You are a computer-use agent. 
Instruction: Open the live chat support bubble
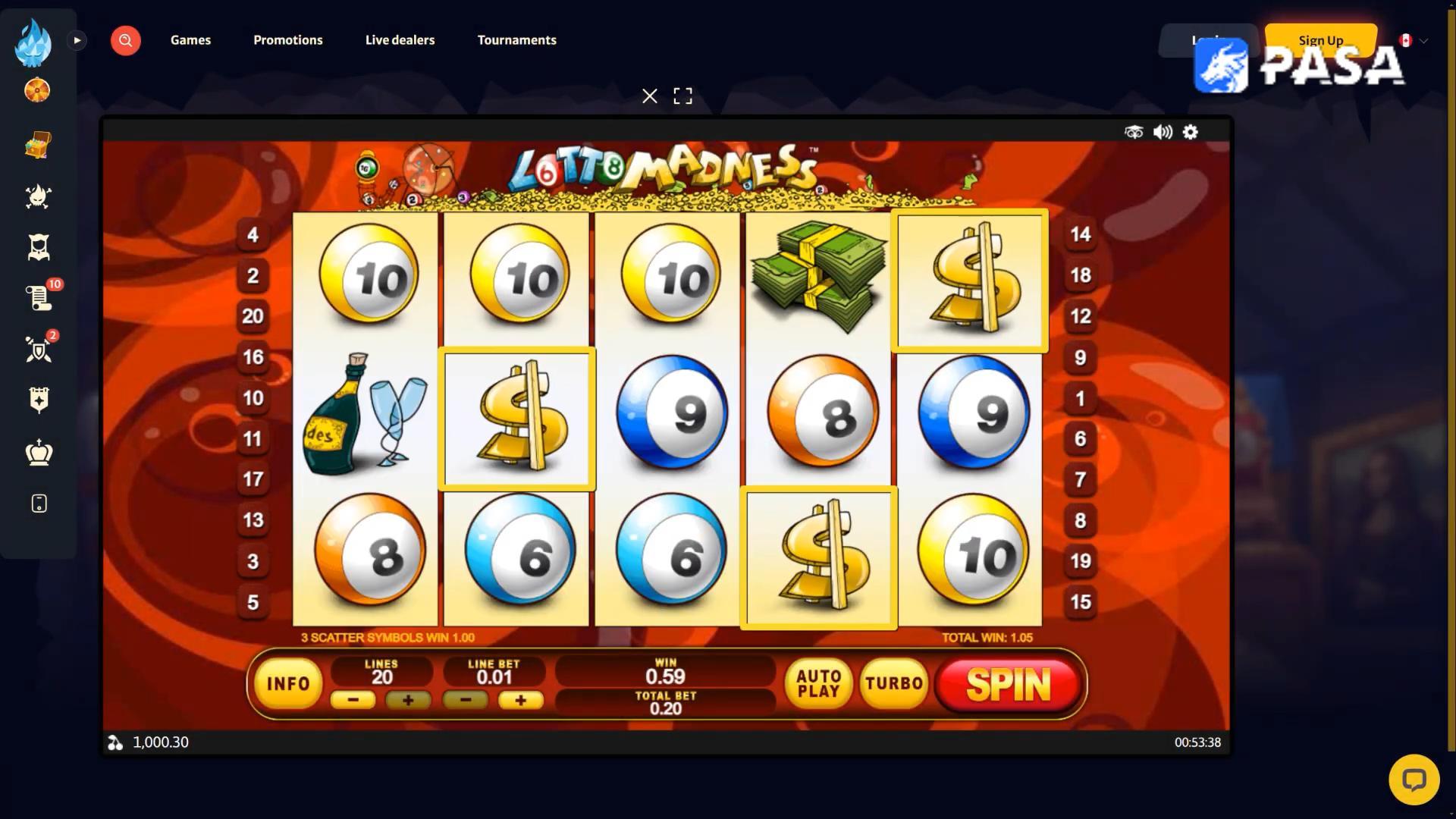coord(1414,780)
